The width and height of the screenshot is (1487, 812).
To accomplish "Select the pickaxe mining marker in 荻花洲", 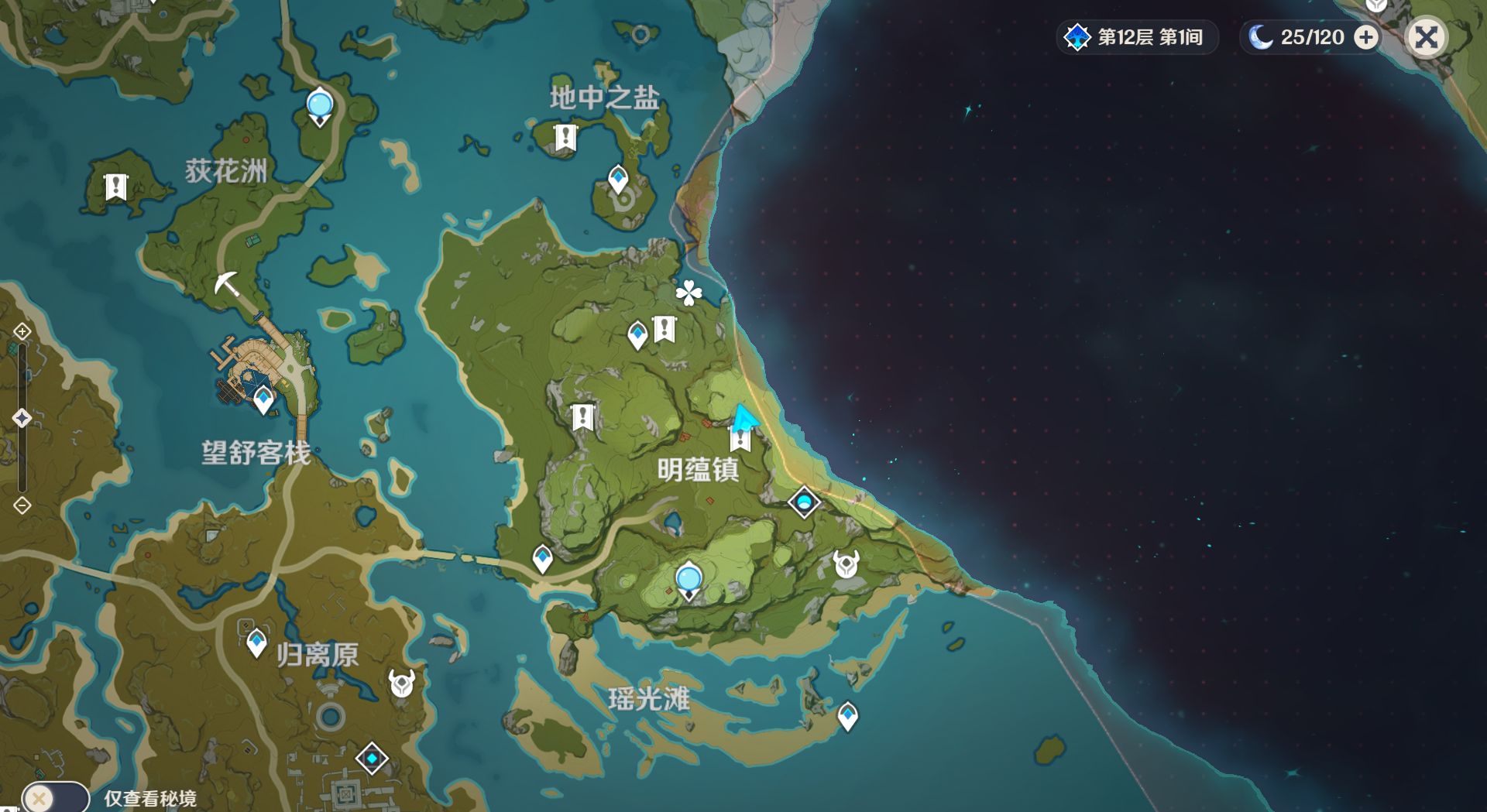I will (226, 284).
